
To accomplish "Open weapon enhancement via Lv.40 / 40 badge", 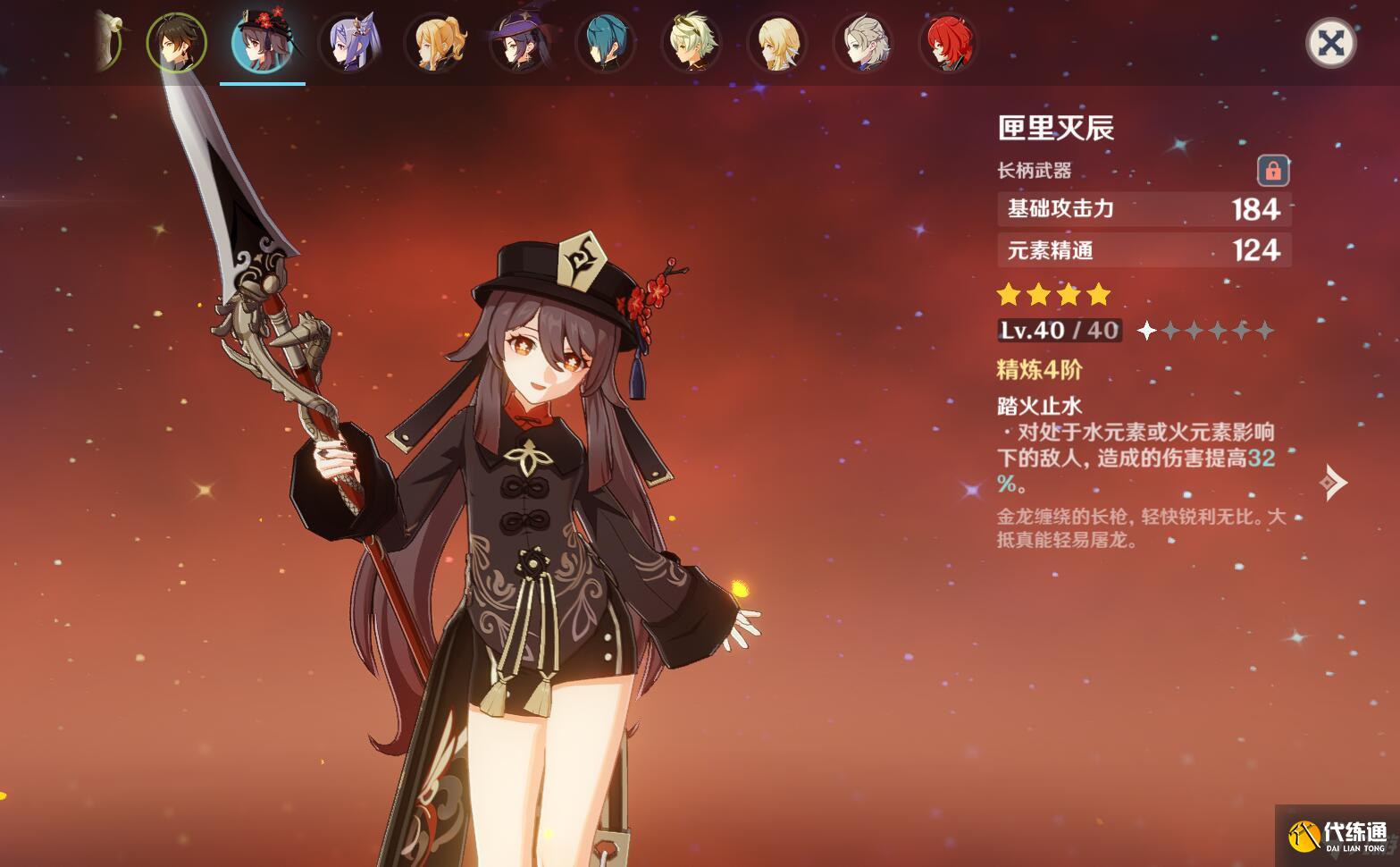I will pos(1059,330).
